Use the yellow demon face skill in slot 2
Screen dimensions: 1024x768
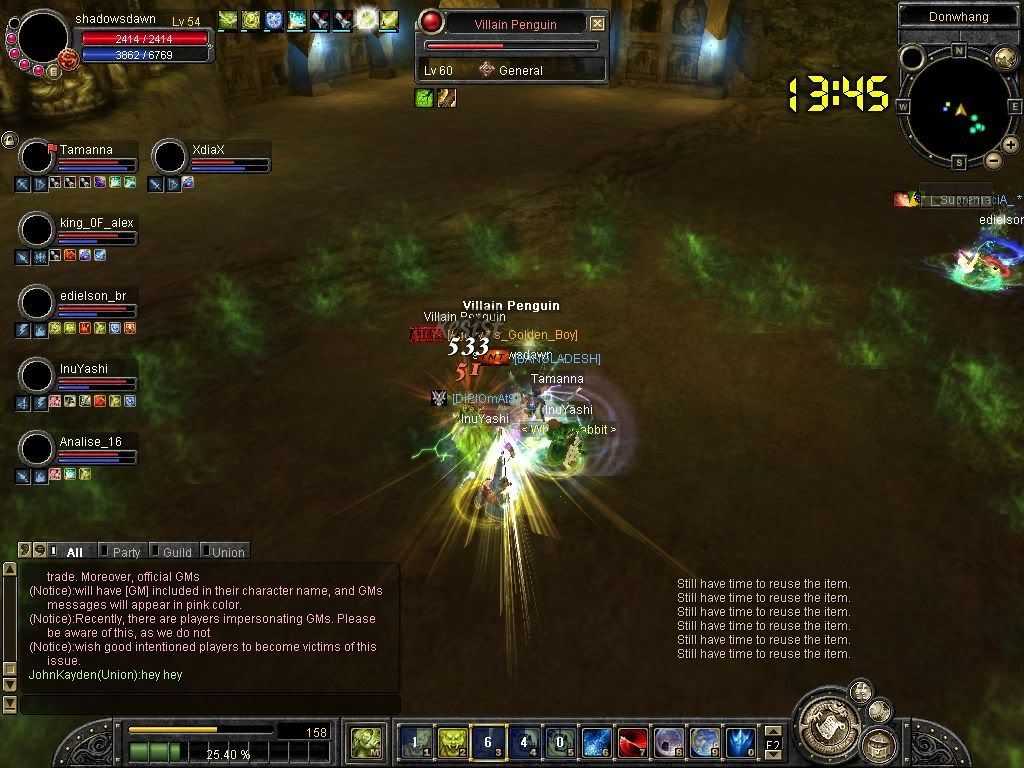pos(452,742)
